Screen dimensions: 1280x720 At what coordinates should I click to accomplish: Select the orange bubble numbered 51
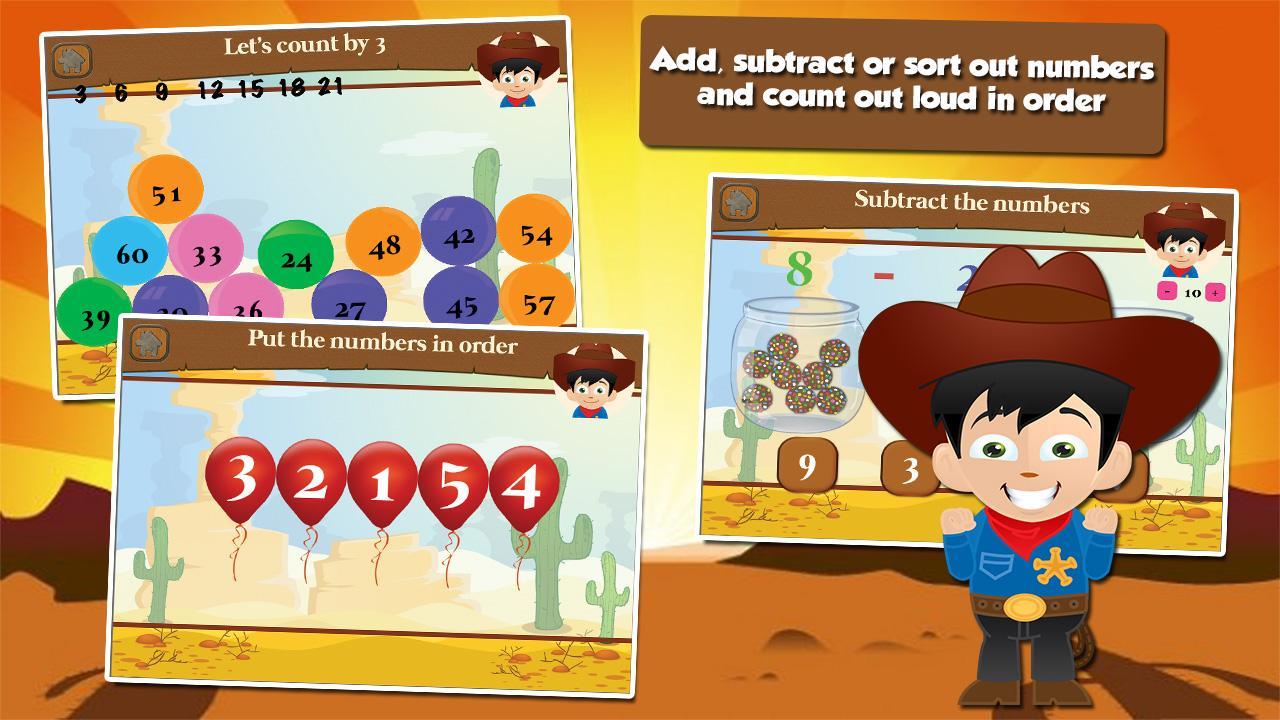167,190
